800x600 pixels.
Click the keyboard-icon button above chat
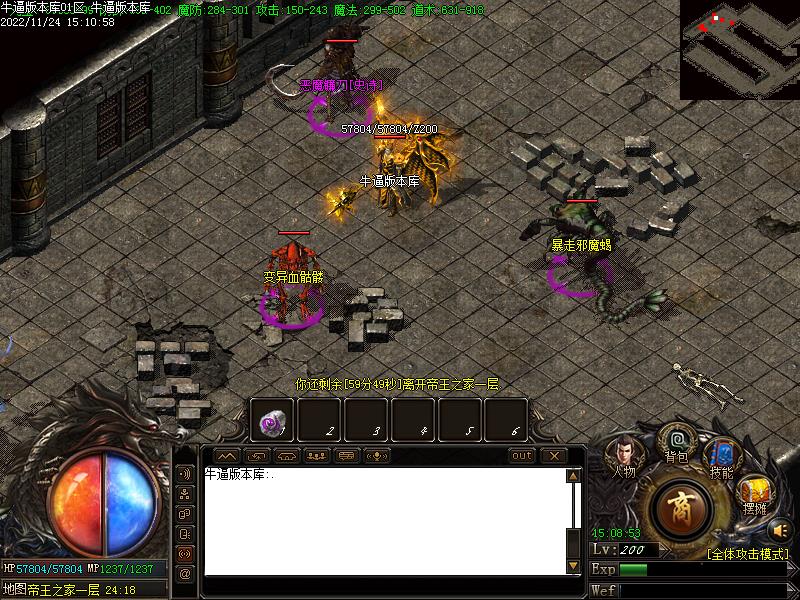coord(348,456)
